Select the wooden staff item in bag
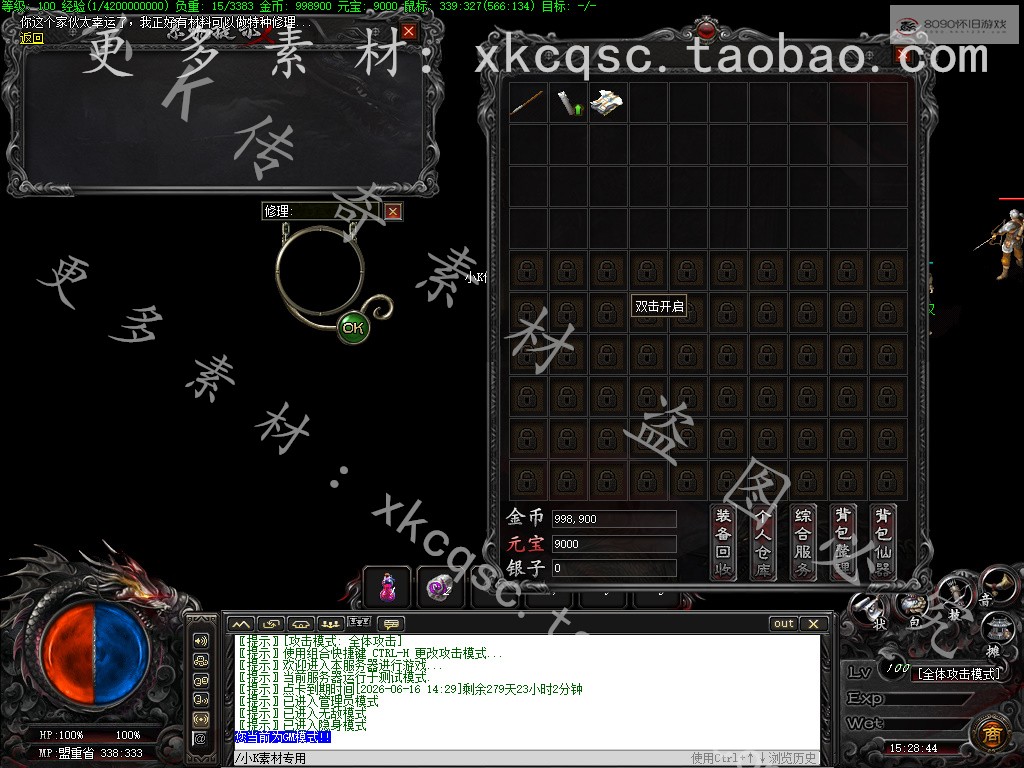The height and width of the screenshot is (768, 1024). pyautogui.click(x=527, y=103)
